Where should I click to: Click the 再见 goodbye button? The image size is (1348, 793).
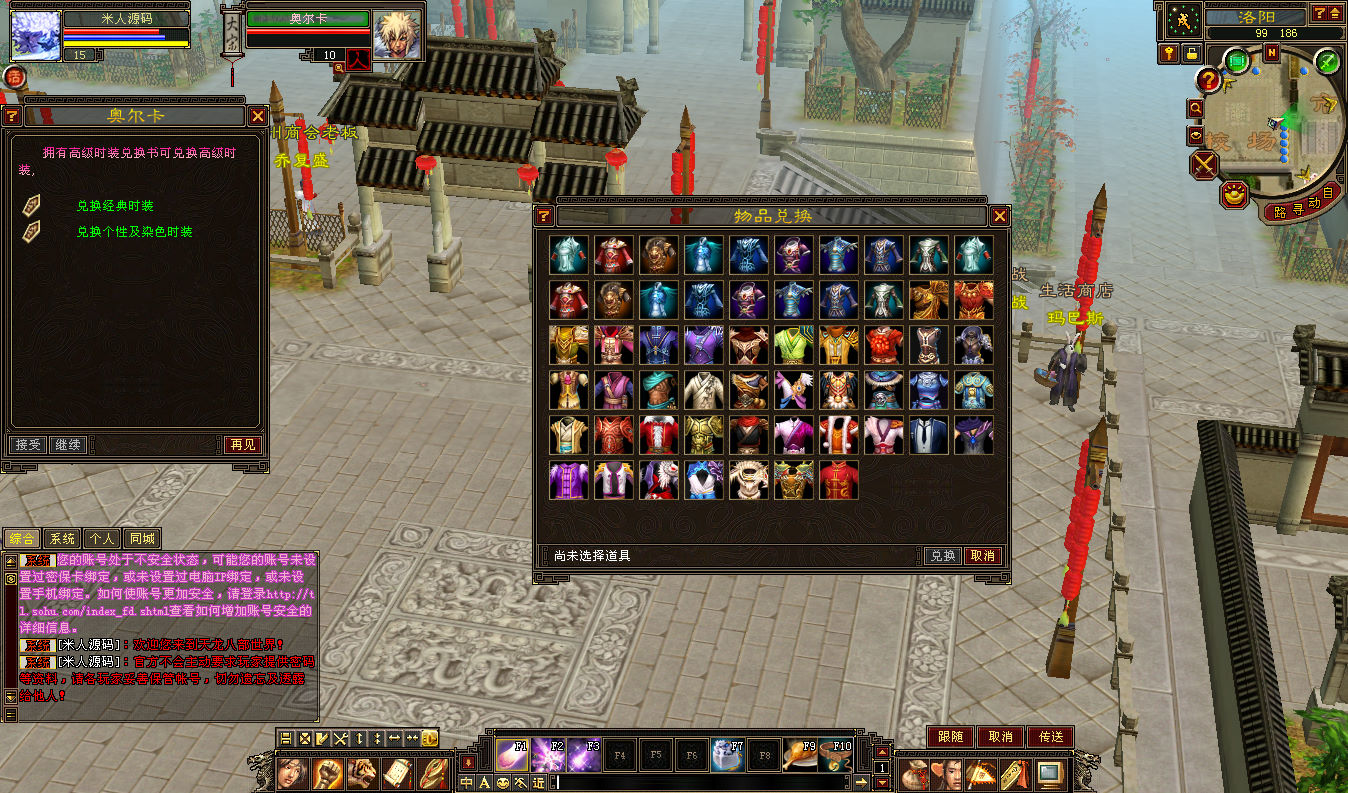(x=242, y=445)
